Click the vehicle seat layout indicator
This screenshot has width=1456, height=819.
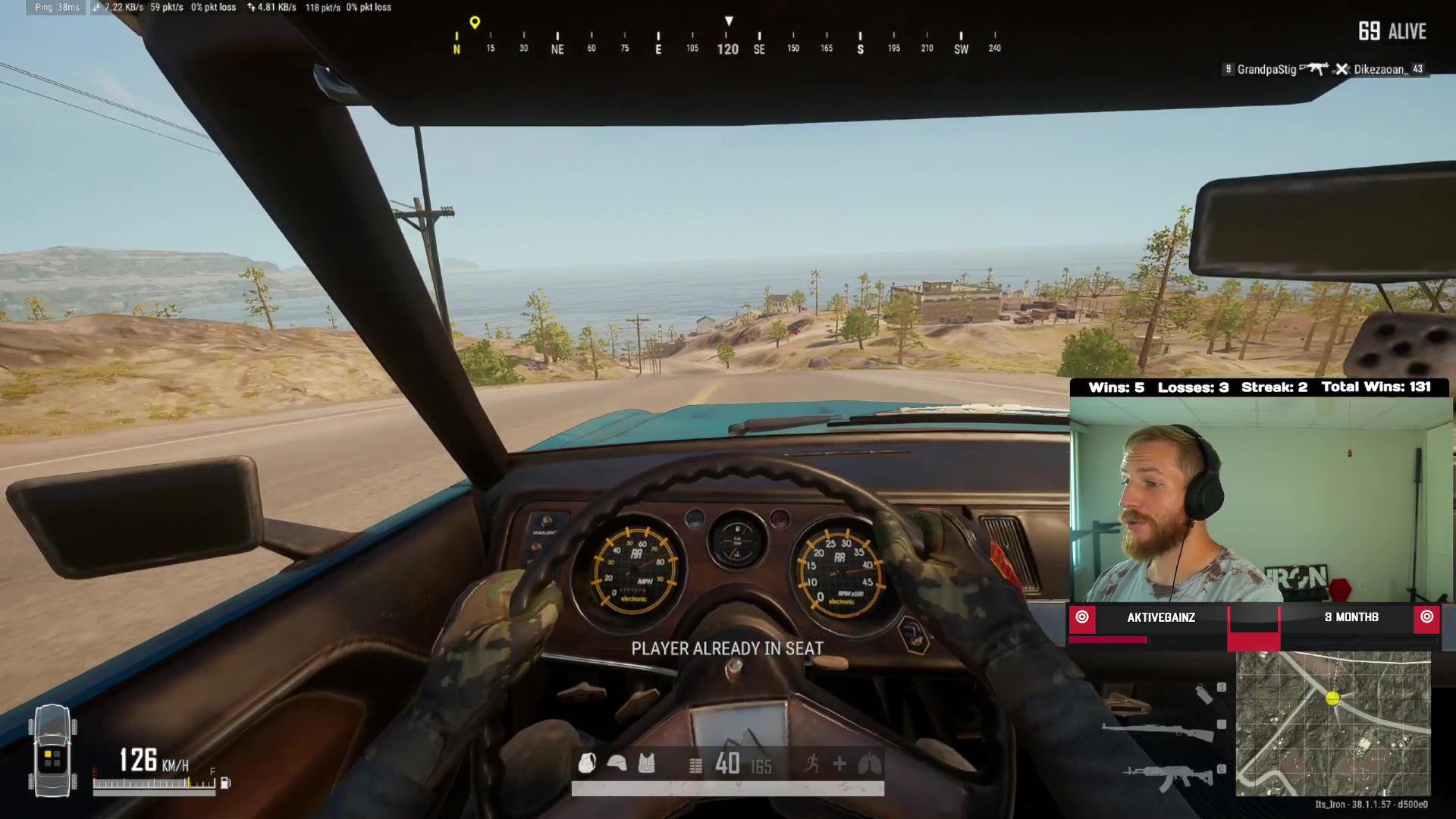tap(52, 751)
